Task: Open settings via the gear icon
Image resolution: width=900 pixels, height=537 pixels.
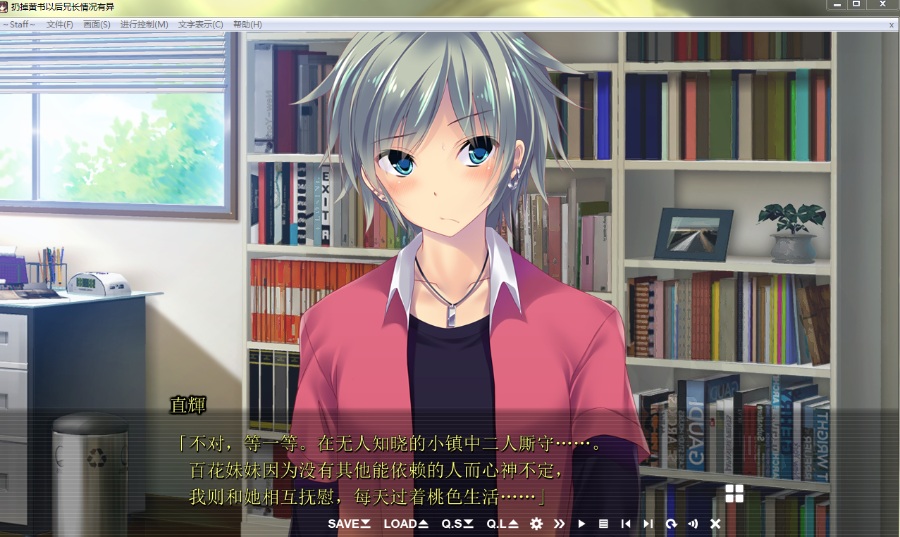Action: tap(537, 523)
